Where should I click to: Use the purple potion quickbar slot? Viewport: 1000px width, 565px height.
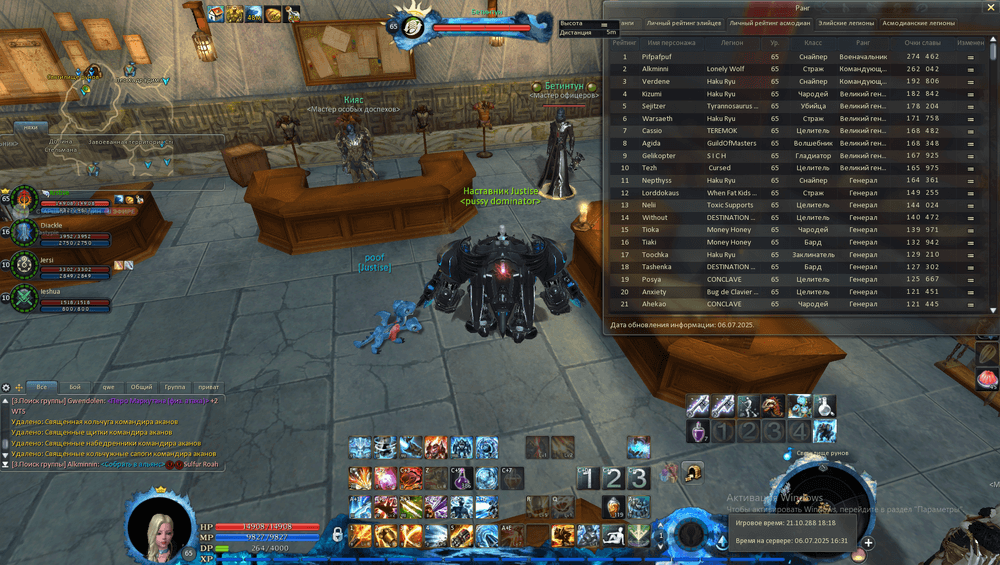tap(698, 431)
